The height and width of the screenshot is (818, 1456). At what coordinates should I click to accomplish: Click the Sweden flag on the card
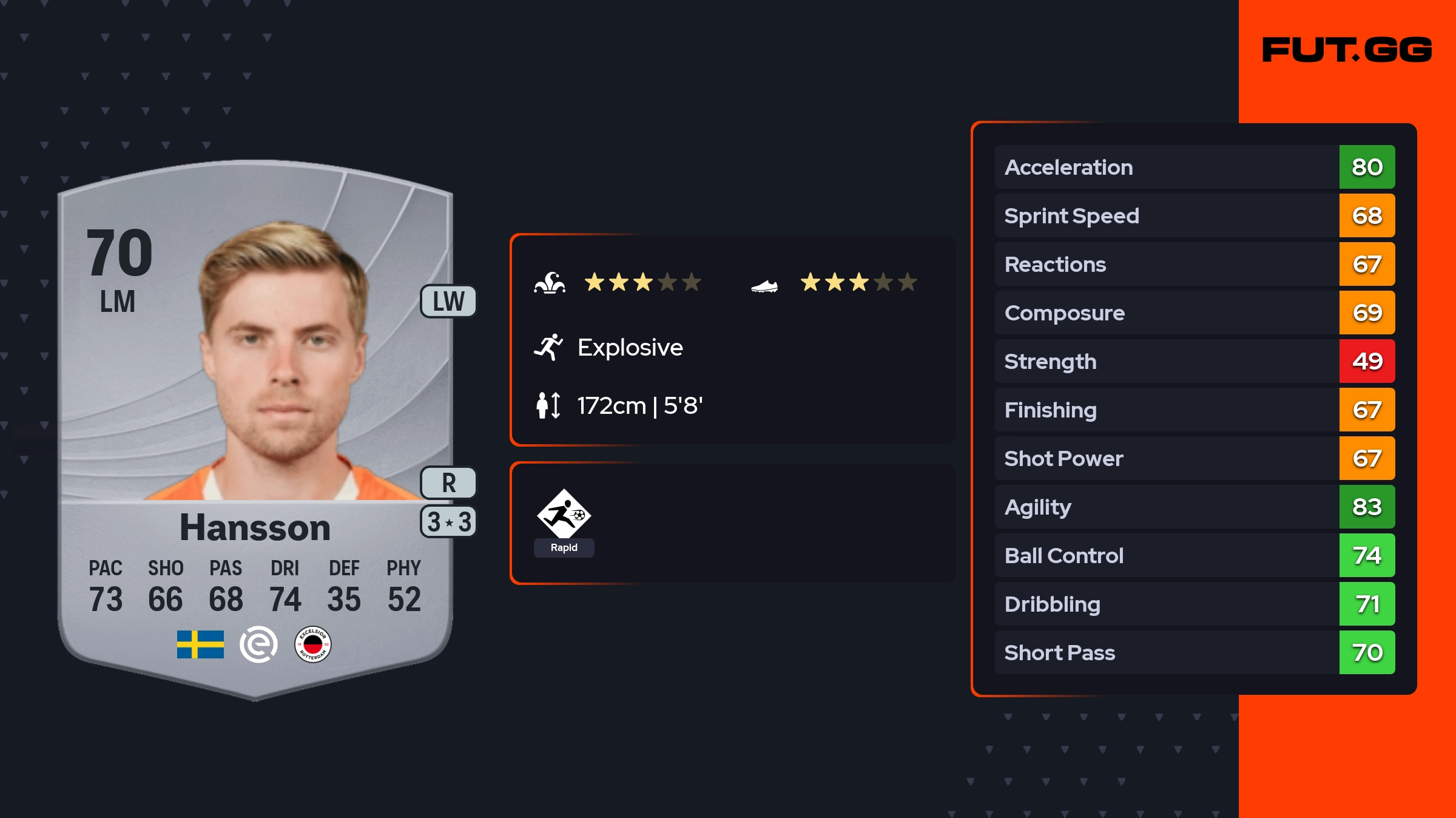click(200, 644)
